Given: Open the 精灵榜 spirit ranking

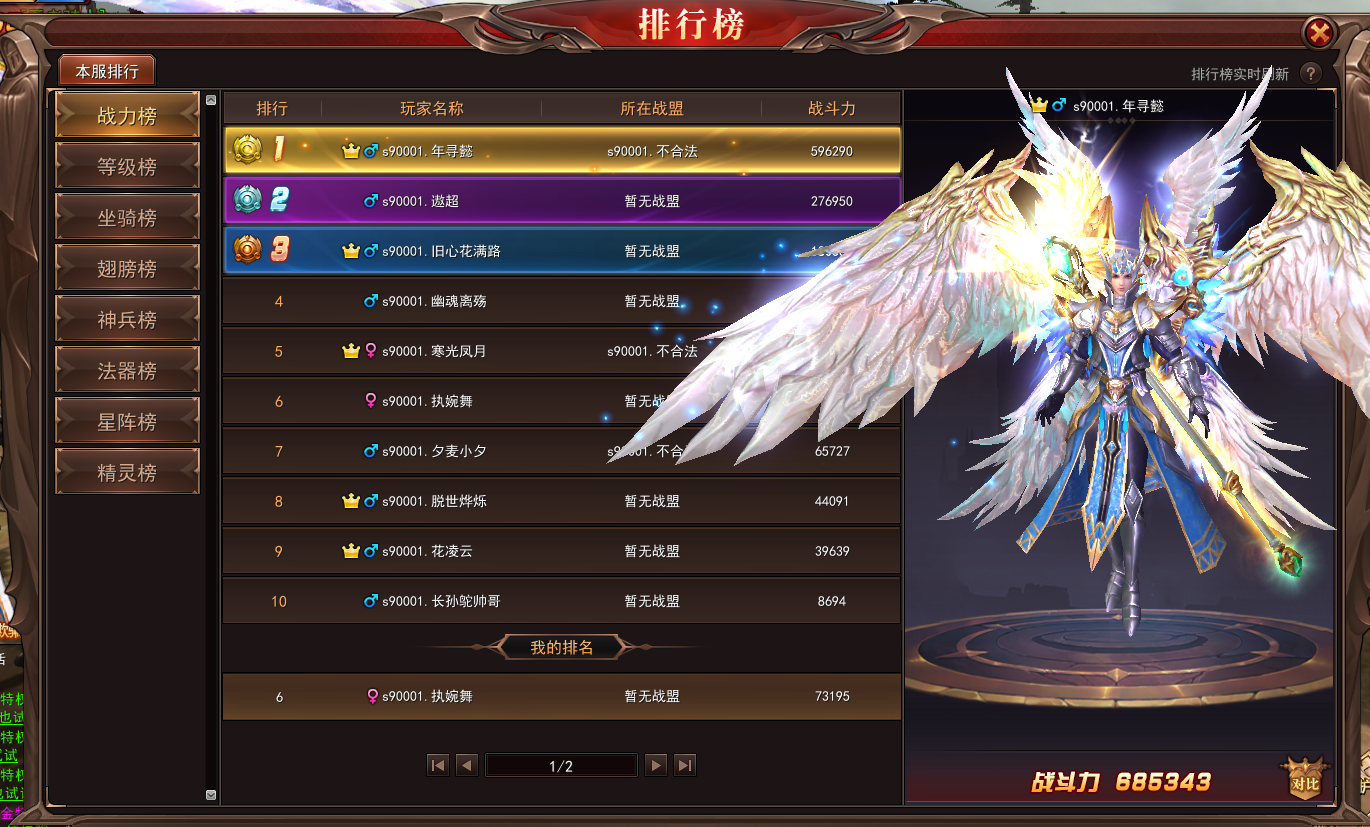Looking at the screenshot, I should (x=127, y=473).
